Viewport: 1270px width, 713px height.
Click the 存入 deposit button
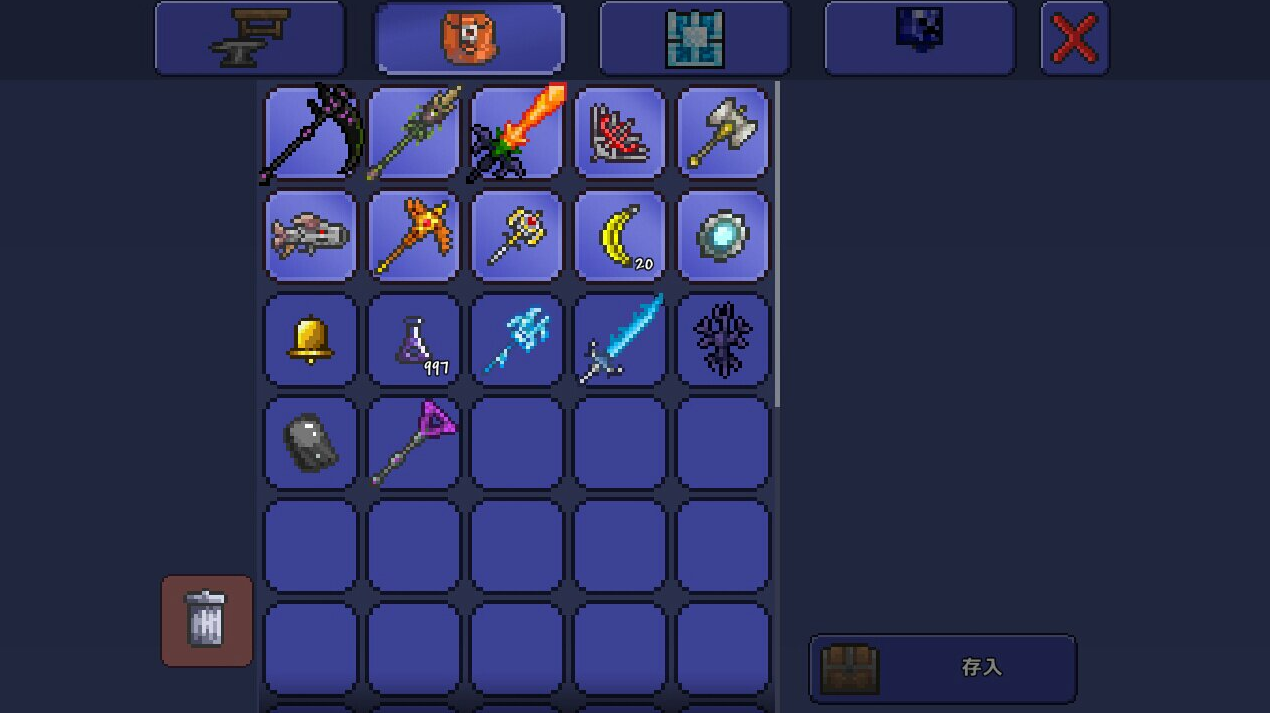tap(942, 668)
